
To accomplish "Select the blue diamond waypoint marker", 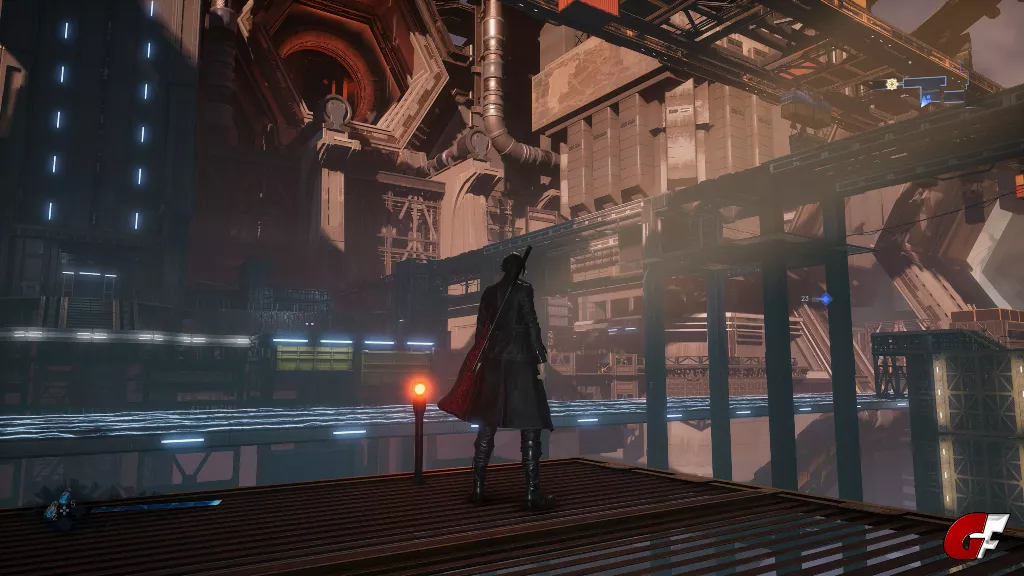I will click(x=825, y=299).
